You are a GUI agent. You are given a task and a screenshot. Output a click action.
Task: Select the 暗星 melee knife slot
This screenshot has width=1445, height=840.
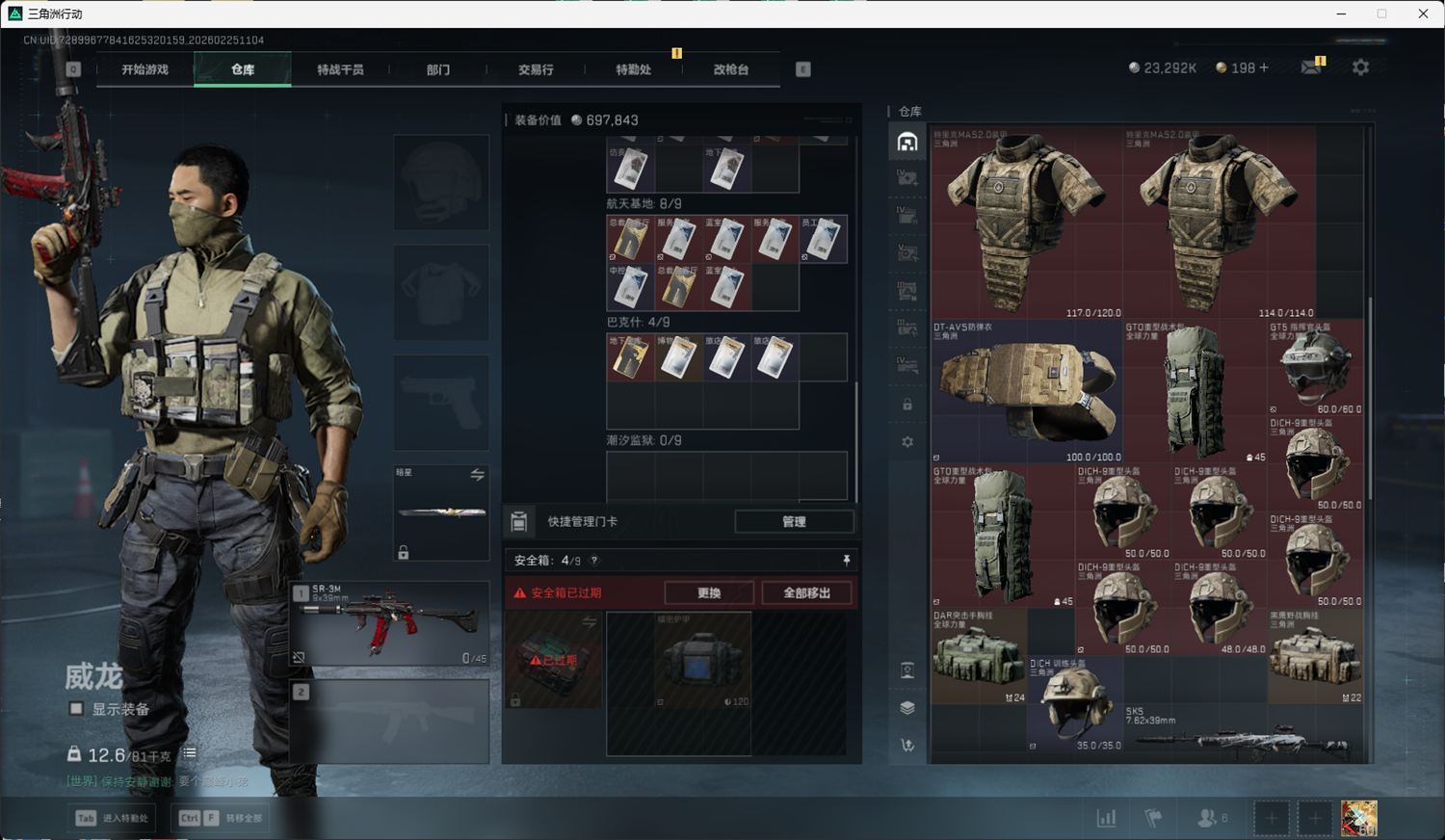click(441, 512)
